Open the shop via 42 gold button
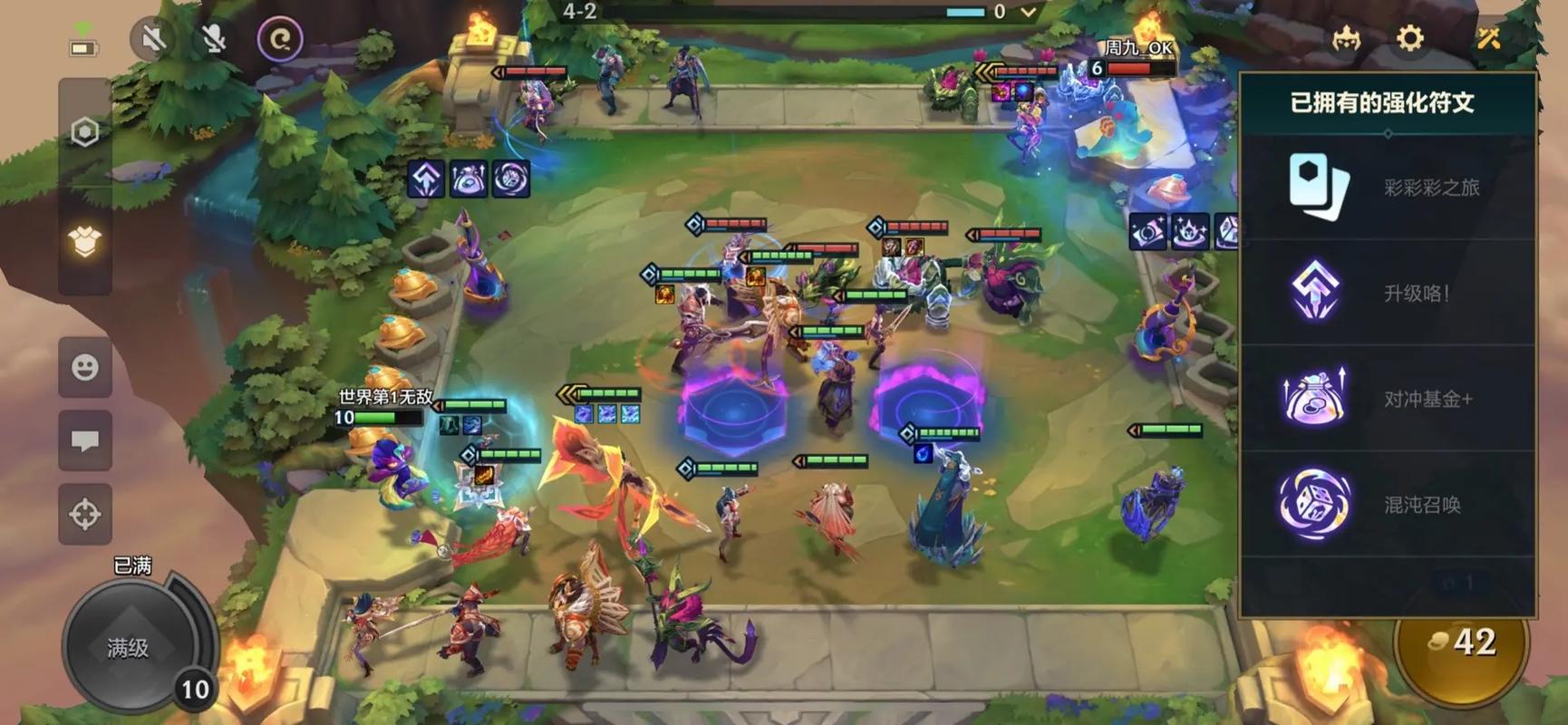Screen dimensions: 1568x725 coord(1461,643)
